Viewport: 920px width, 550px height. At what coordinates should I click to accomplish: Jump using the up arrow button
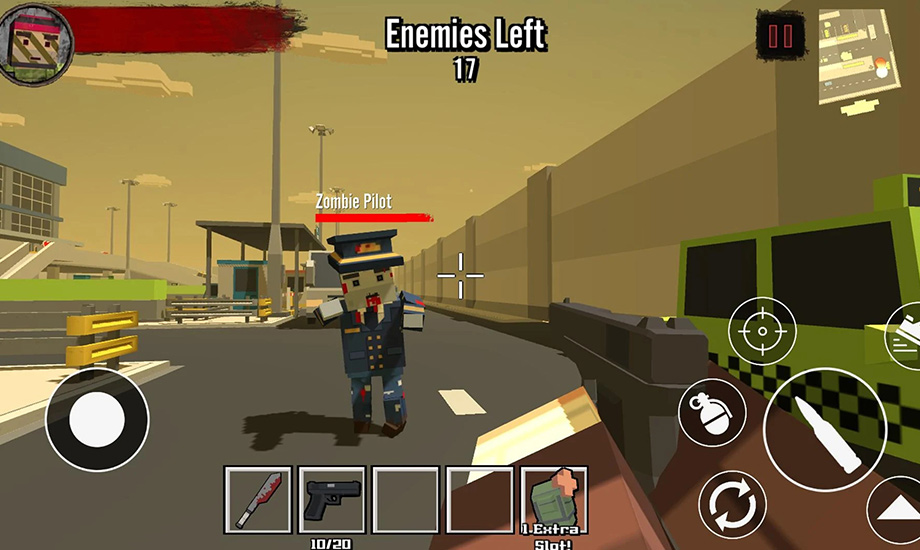pyautogui.click(x=898, y=512)
